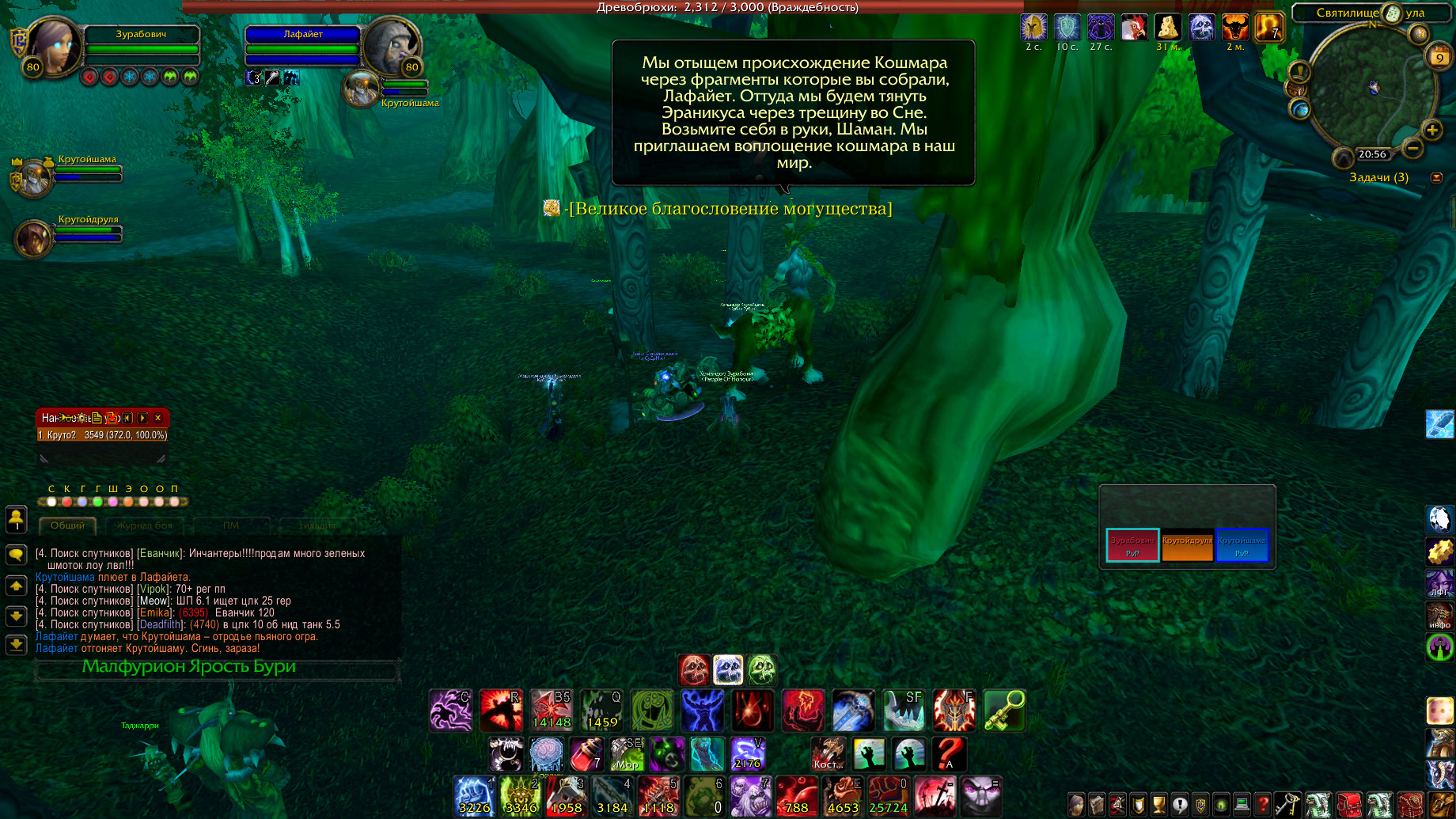Open the chat speech bubble menu
The height and width of the screenshot is (819, 1456).
[x=16, y=555]
